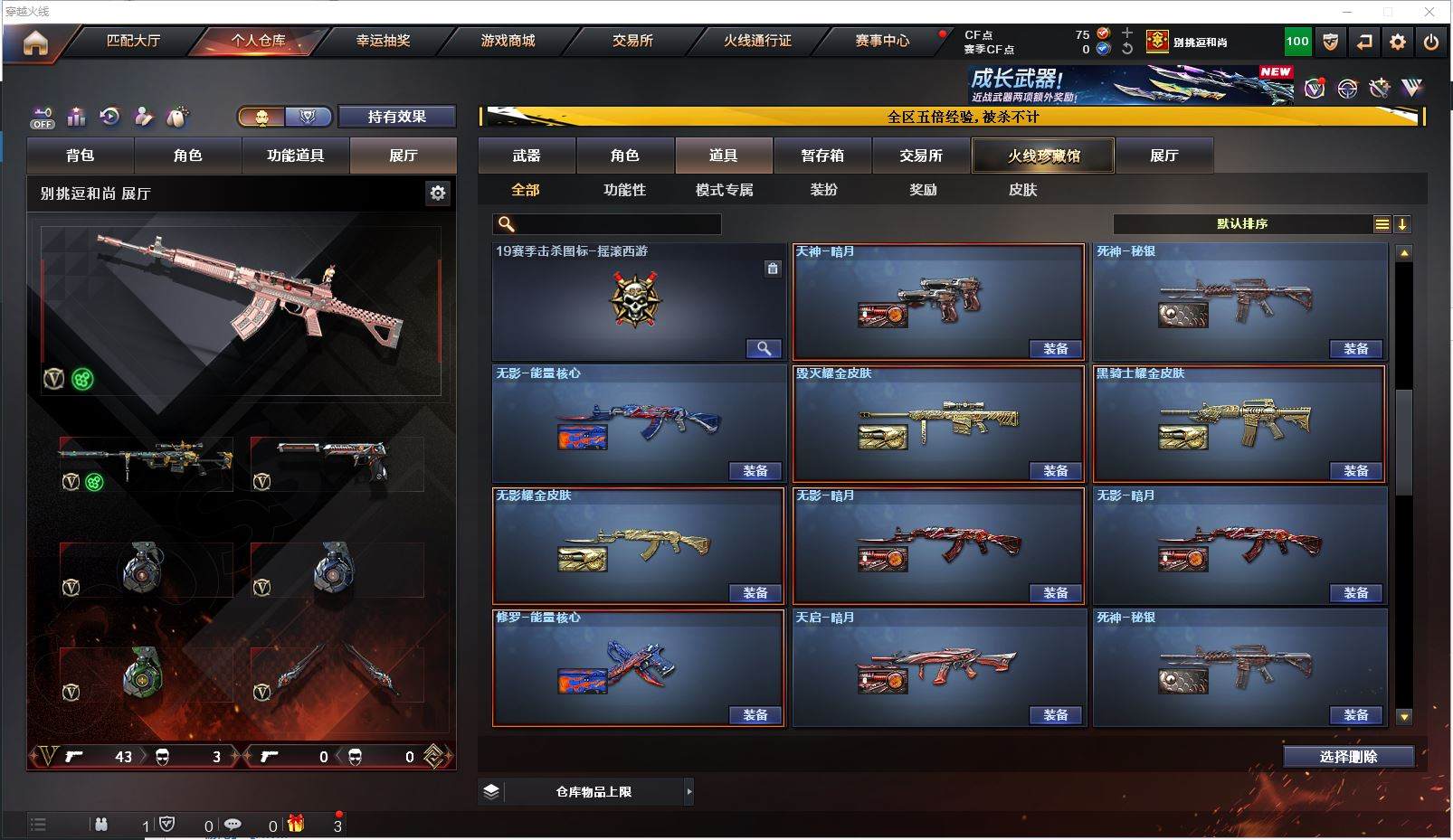Image resolution: width=1453 pixels, height=840 pixels.
Task: Open the 暂存箱 temporary storage tab
Action: [822, 156]
